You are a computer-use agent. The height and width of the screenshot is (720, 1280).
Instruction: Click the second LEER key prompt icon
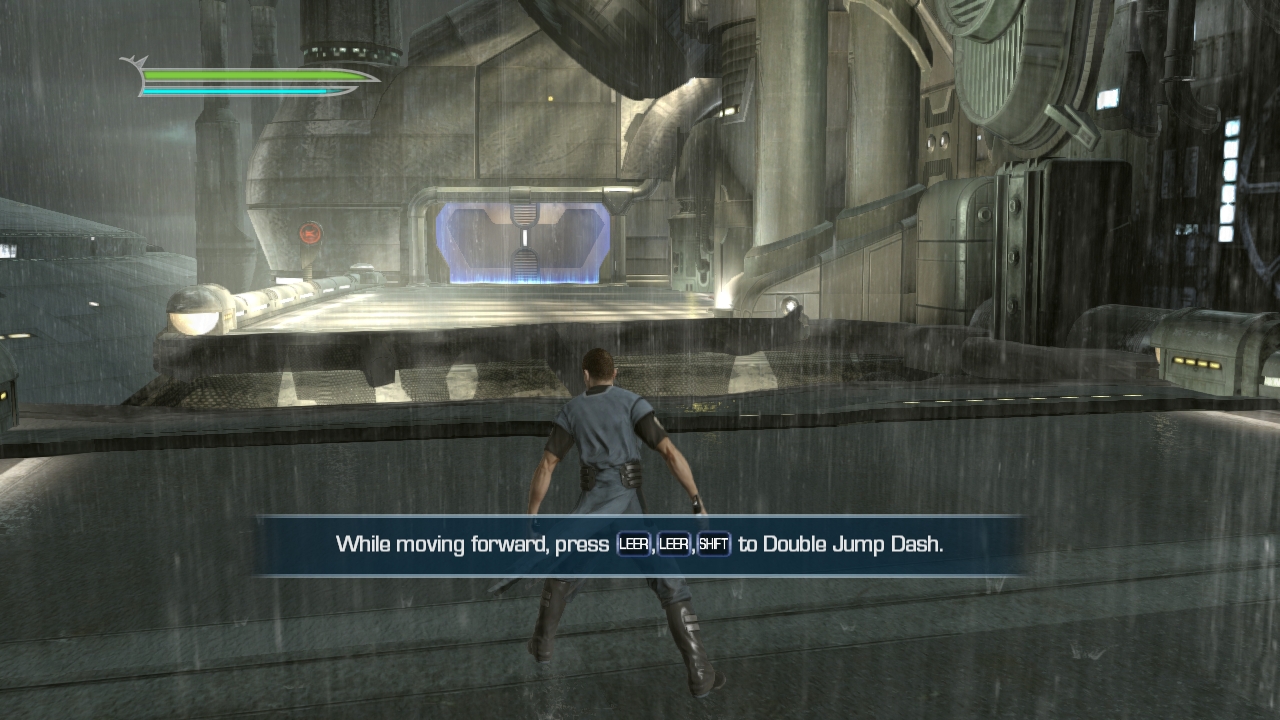(674, 544)
